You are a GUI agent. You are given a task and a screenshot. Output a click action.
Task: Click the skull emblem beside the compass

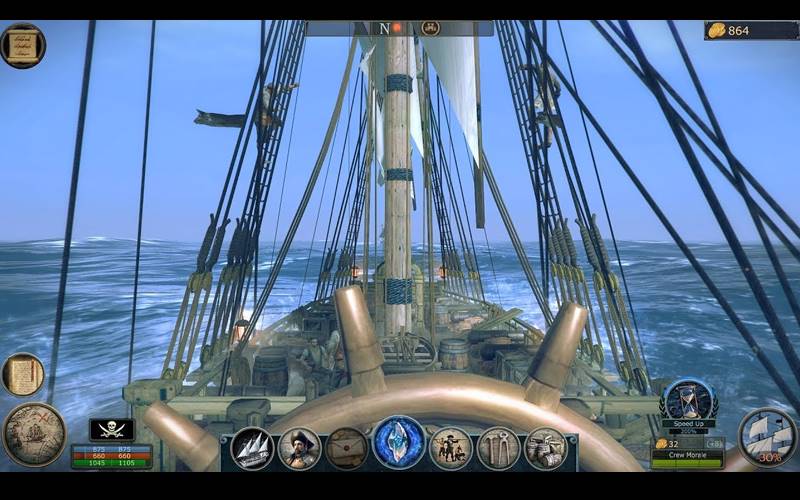(x=431, y=28)
